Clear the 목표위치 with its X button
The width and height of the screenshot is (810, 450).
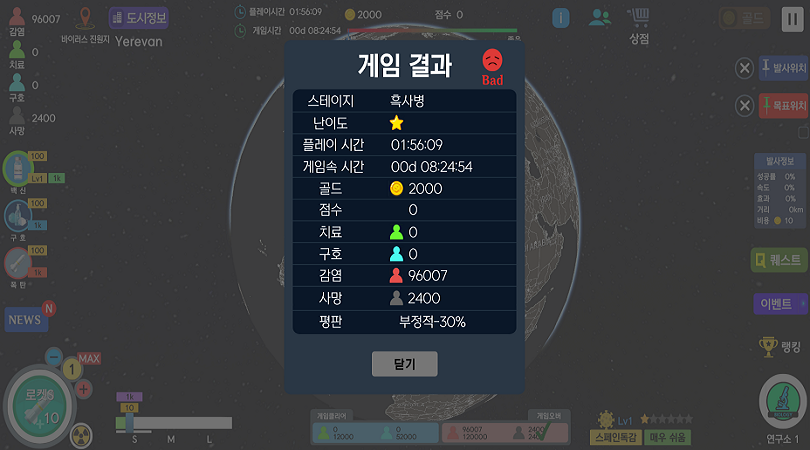(x=744, y=105)
